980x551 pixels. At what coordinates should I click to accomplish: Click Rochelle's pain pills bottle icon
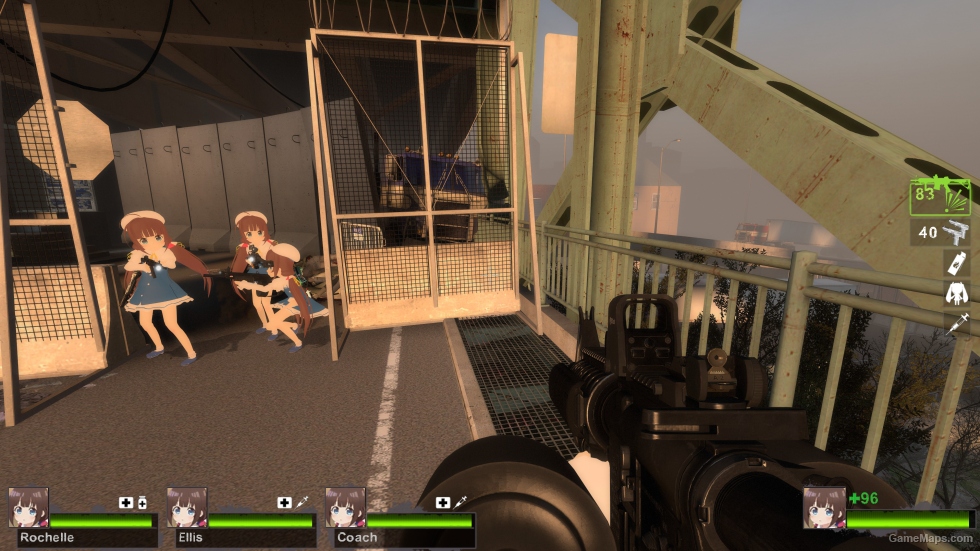pyautogui.click(x=142, y=502)
